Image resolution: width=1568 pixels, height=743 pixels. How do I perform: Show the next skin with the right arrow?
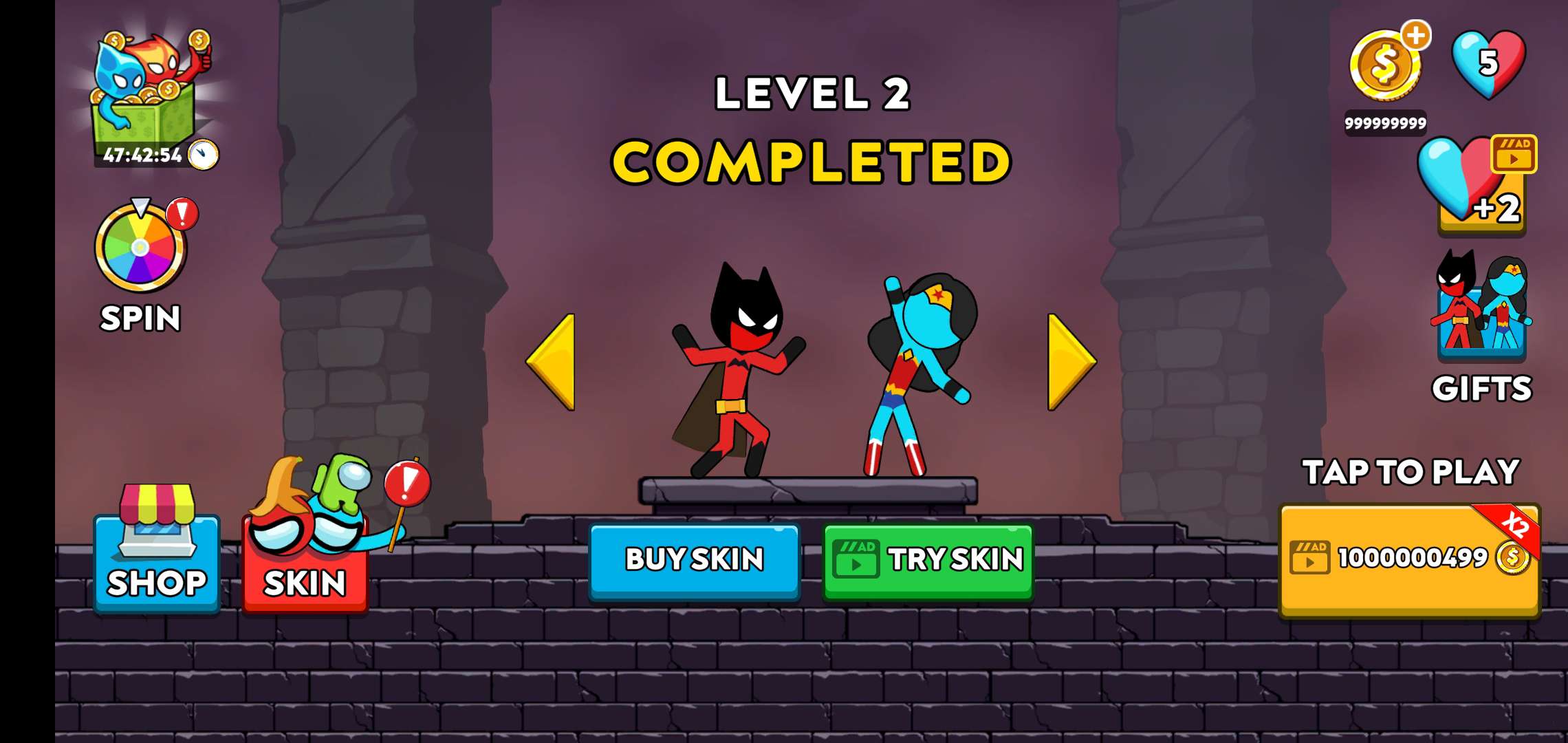click(1070, 362)
